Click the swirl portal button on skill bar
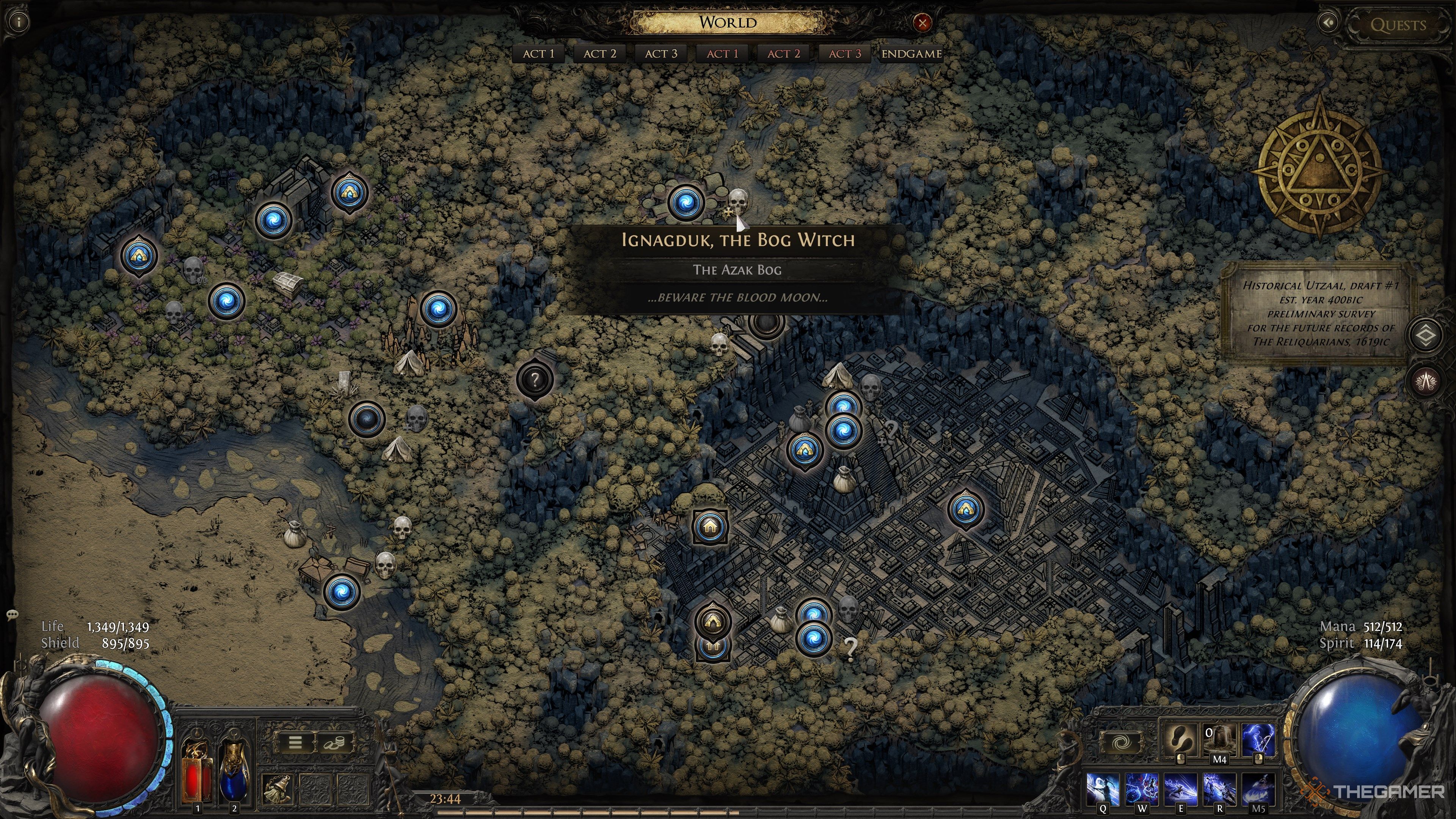Viewport: 1456px width, 819px height. (1120, 742)
